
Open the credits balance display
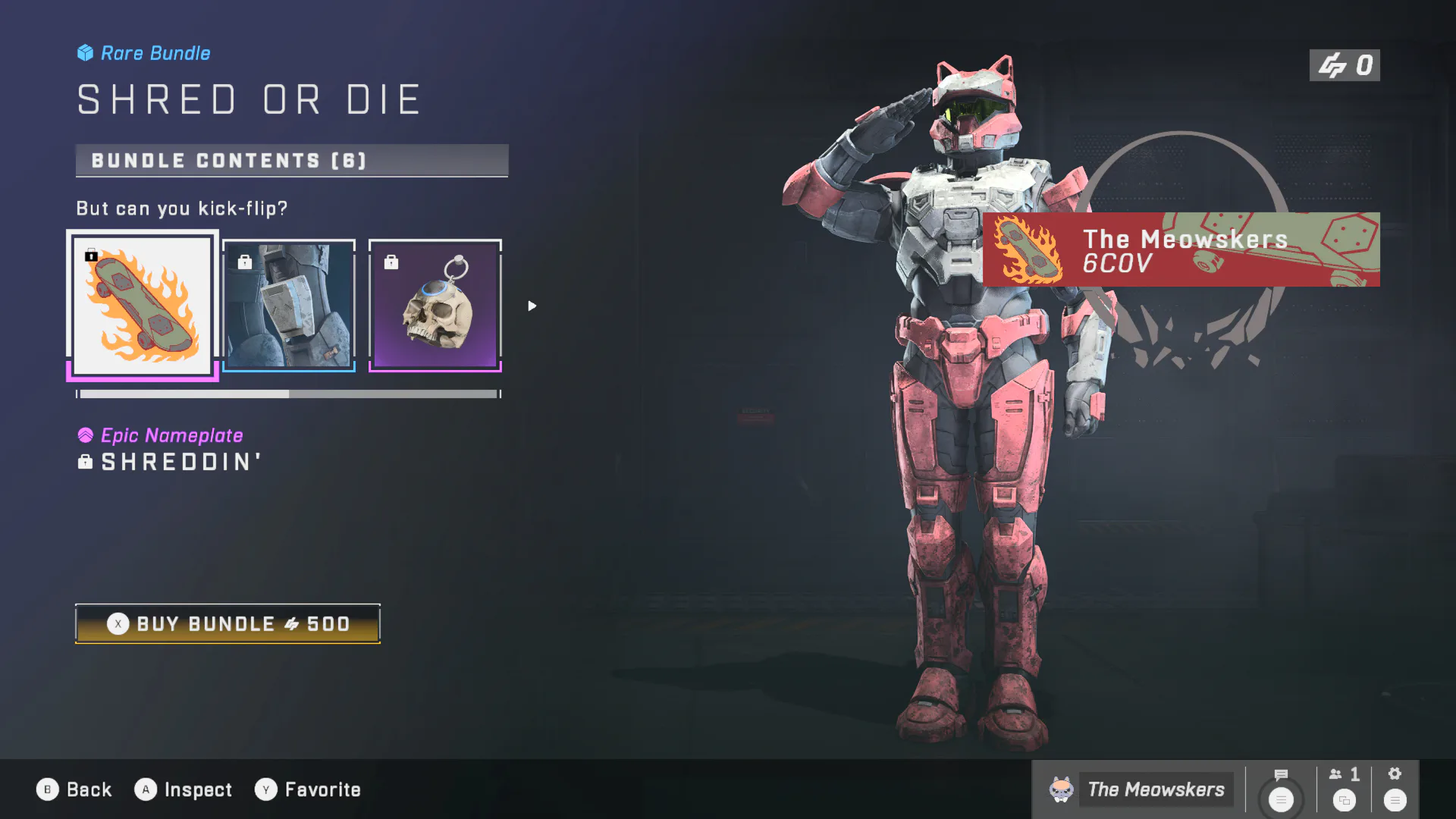click(x=1345, y=66)
